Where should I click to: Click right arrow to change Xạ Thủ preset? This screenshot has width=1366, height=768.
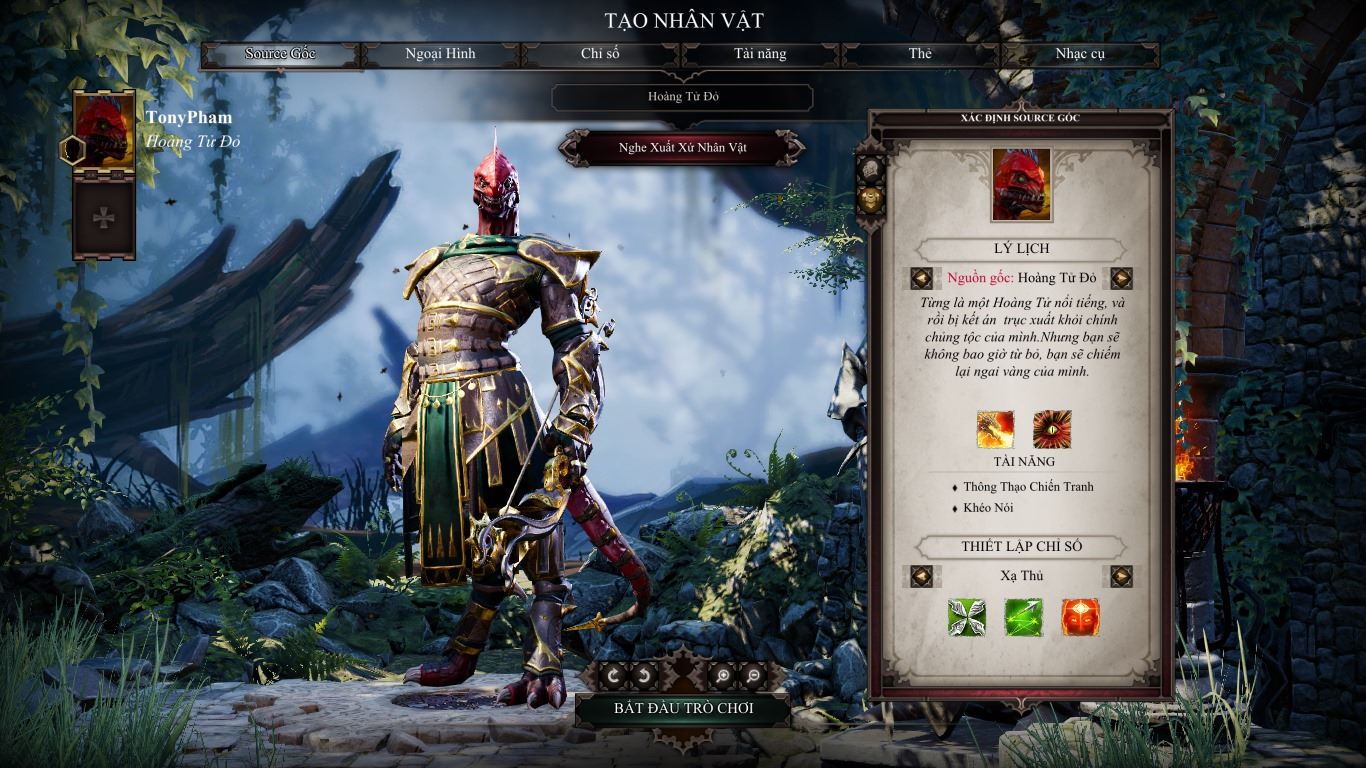coord(1121,576)
